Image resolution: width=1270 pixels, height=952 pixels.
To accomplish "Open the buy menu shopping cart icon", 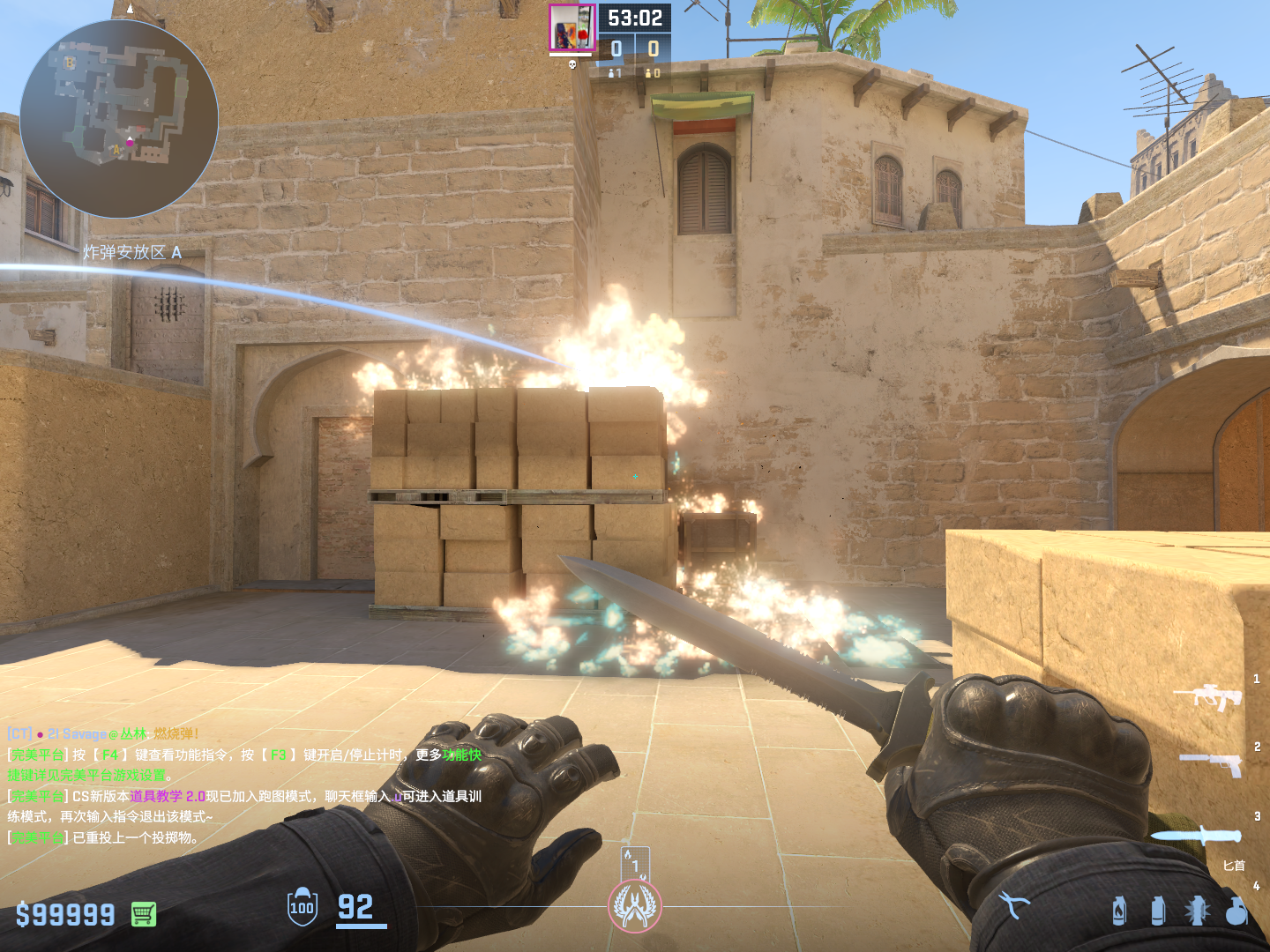I will (144, 914).
